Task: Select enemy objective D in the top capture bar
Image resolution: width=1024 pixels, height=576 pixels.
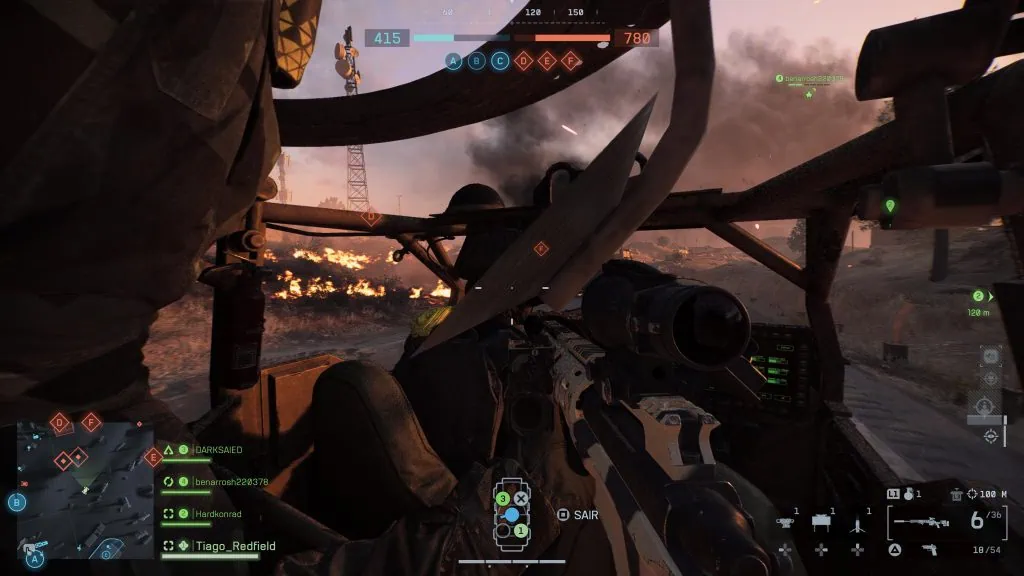Action: (523, 61)
